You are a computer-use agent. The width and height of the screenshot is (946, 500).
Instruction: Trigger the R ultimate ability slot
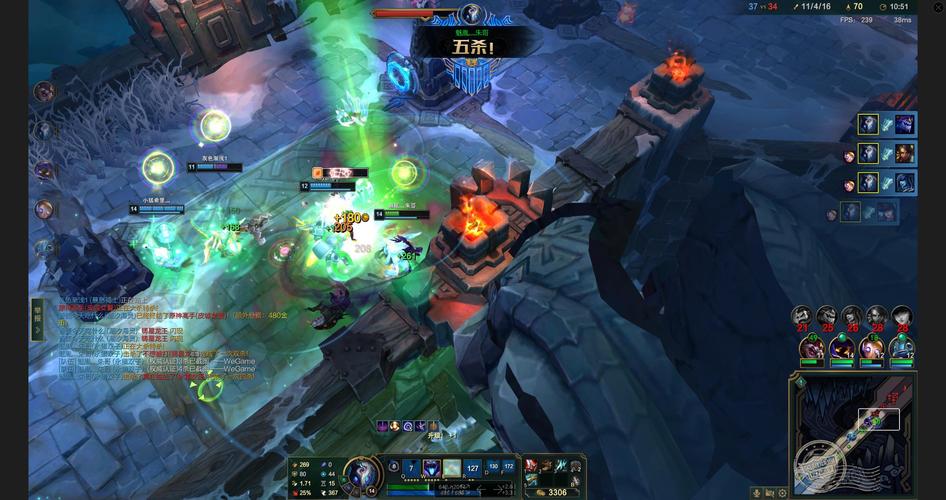click(473, 467)
